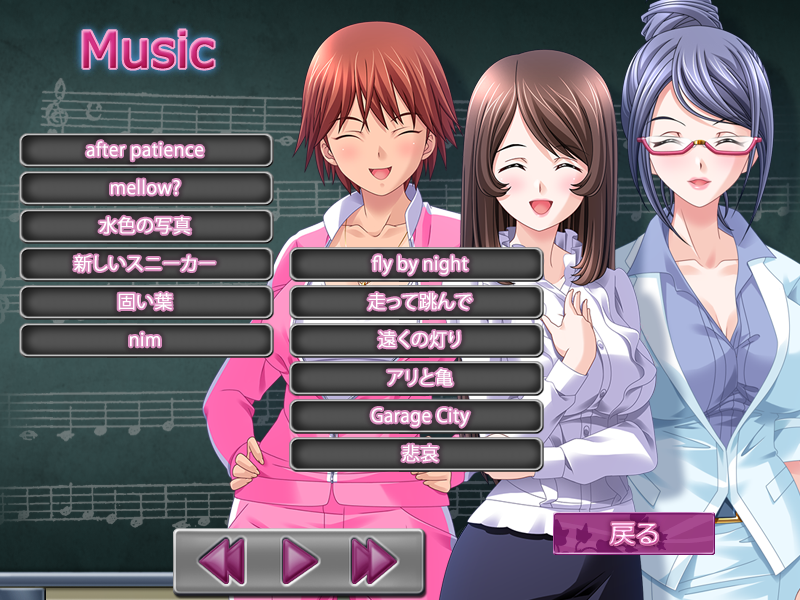This screenshot has width=800, height=600.
Task: Select the track 遠くの灯り
Action: pyautogui.click(x=416, y=340)
